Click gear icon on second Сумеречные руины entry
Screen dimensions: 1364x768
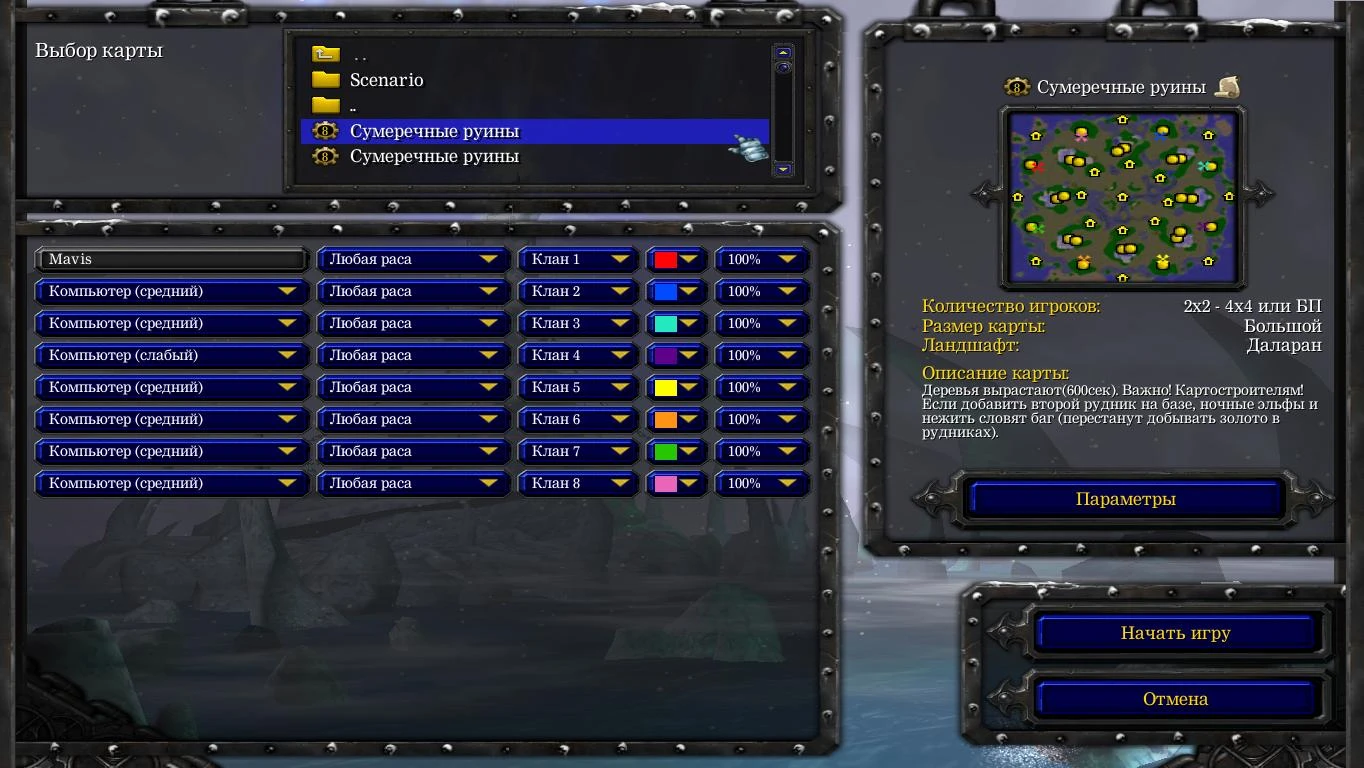(325, 157)
